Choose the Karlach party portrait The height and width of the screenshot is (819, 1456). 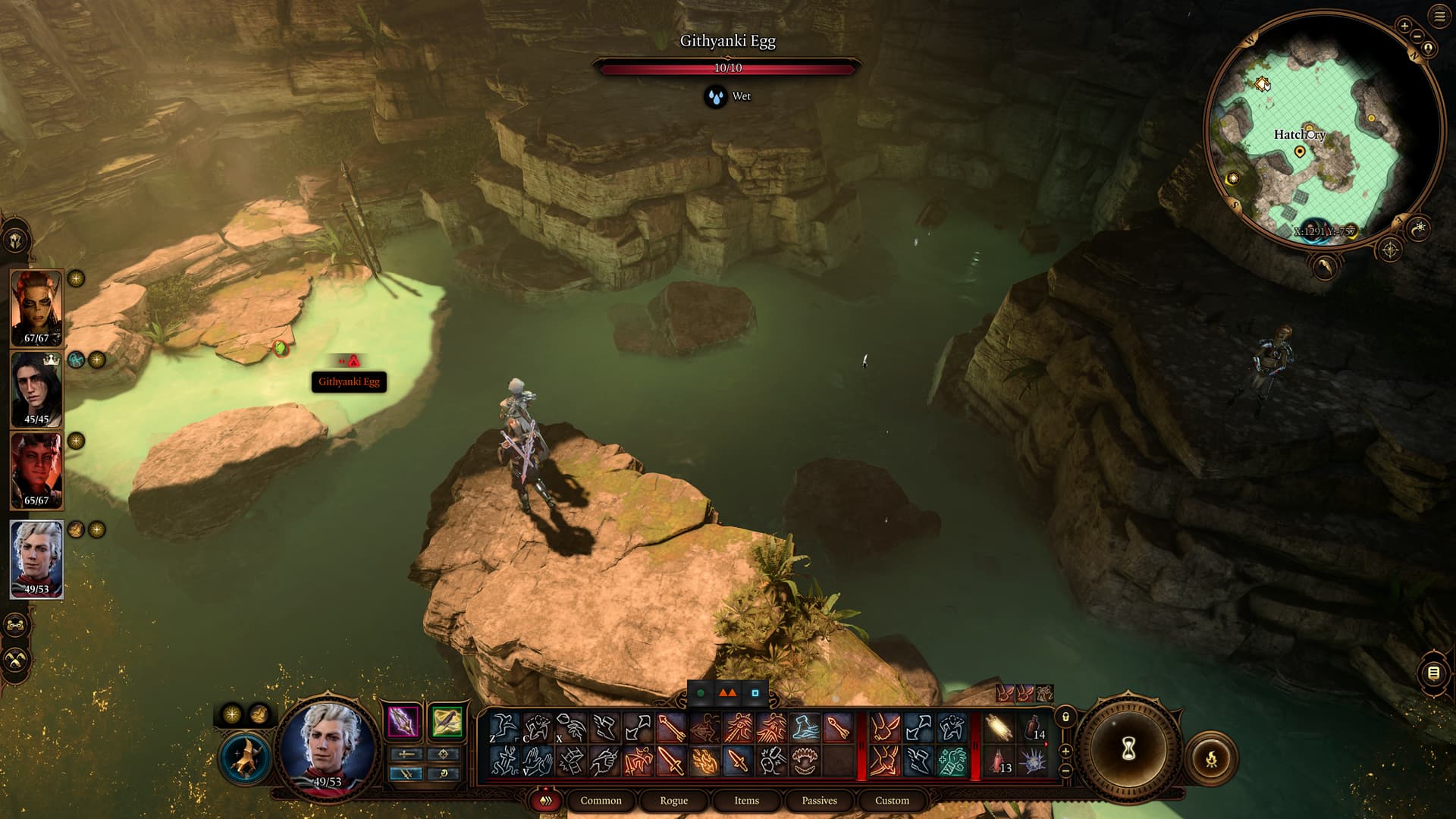click(36, 470)
